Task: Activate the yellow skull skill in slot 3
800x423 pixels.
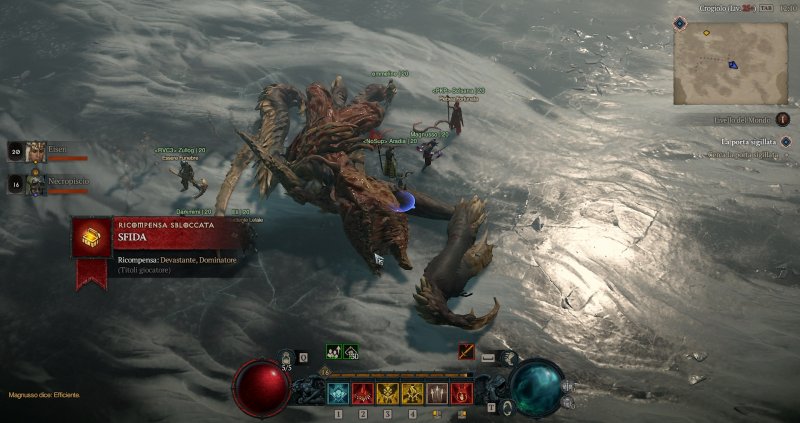Action: [x=387, y=393]
